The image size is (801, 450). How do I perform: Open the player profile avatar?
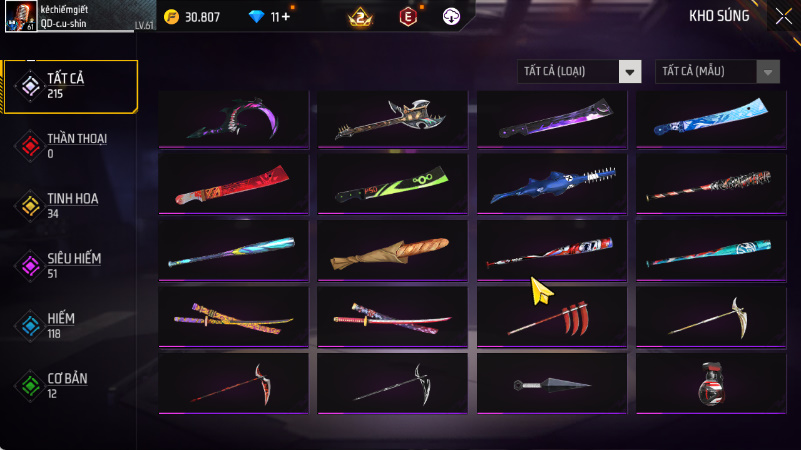[19, 17]
